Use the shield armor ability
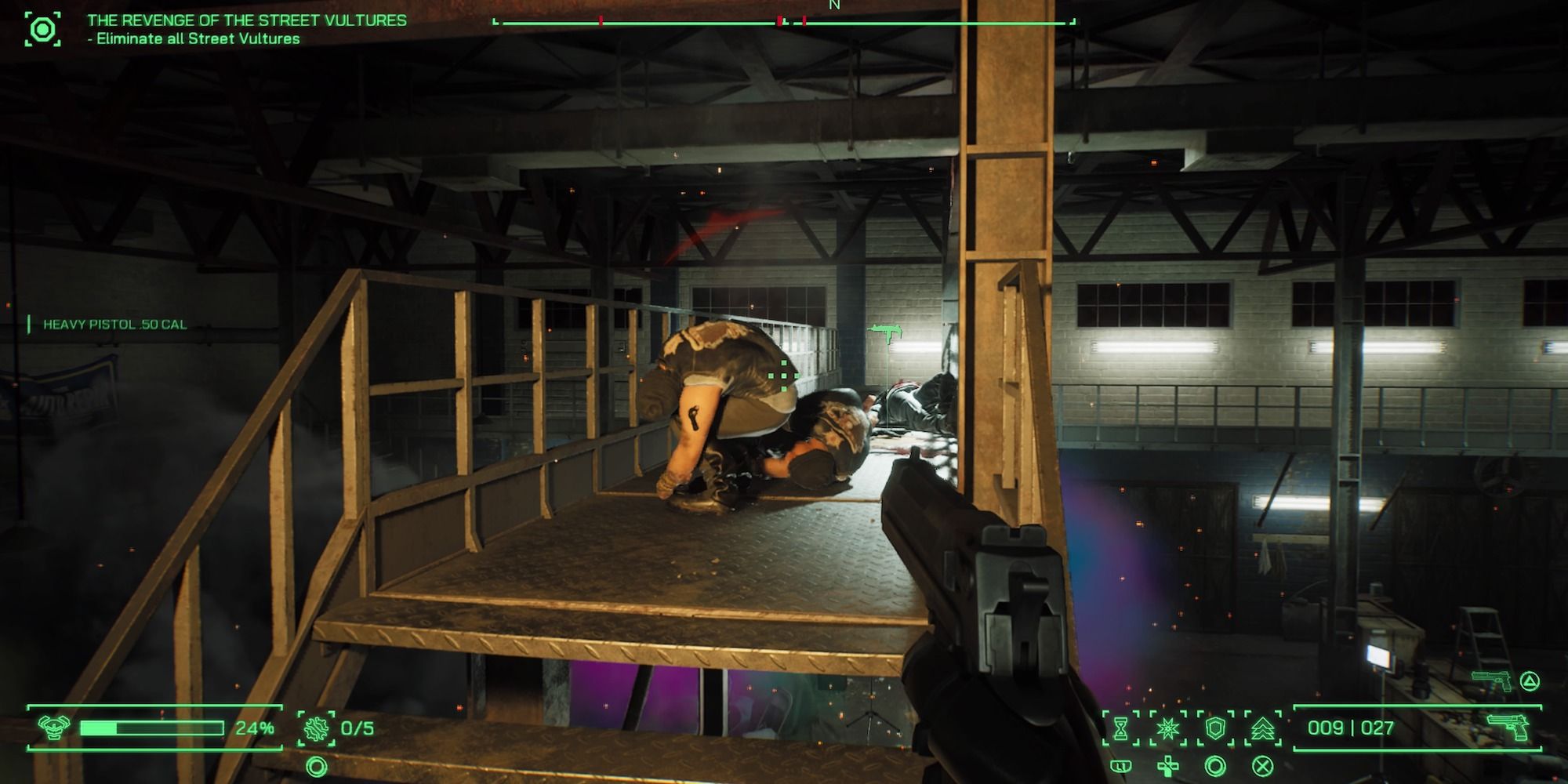 click(x=1214, y=728)
